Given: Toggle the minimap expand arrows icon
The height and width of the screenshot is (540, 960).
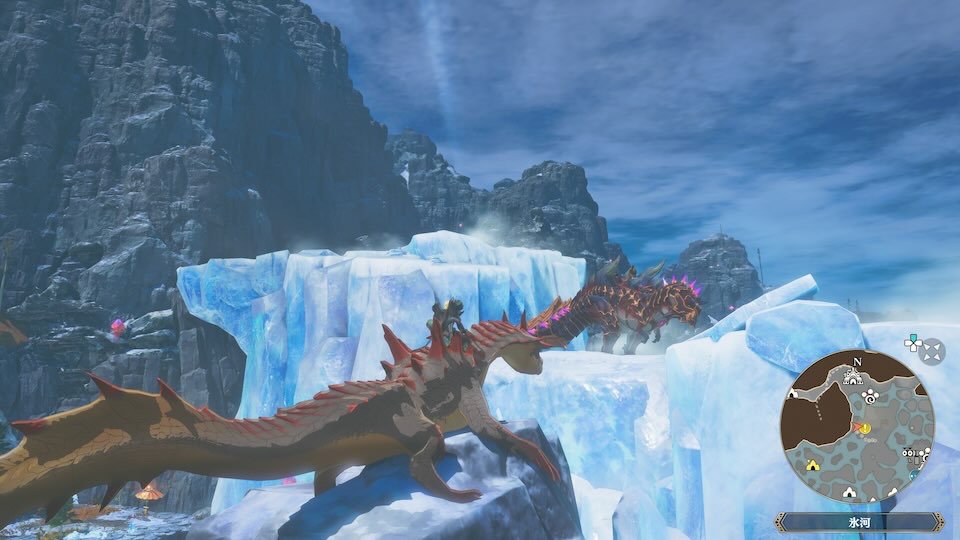Looking at the screenshot, I should click(x=932, y=351).
